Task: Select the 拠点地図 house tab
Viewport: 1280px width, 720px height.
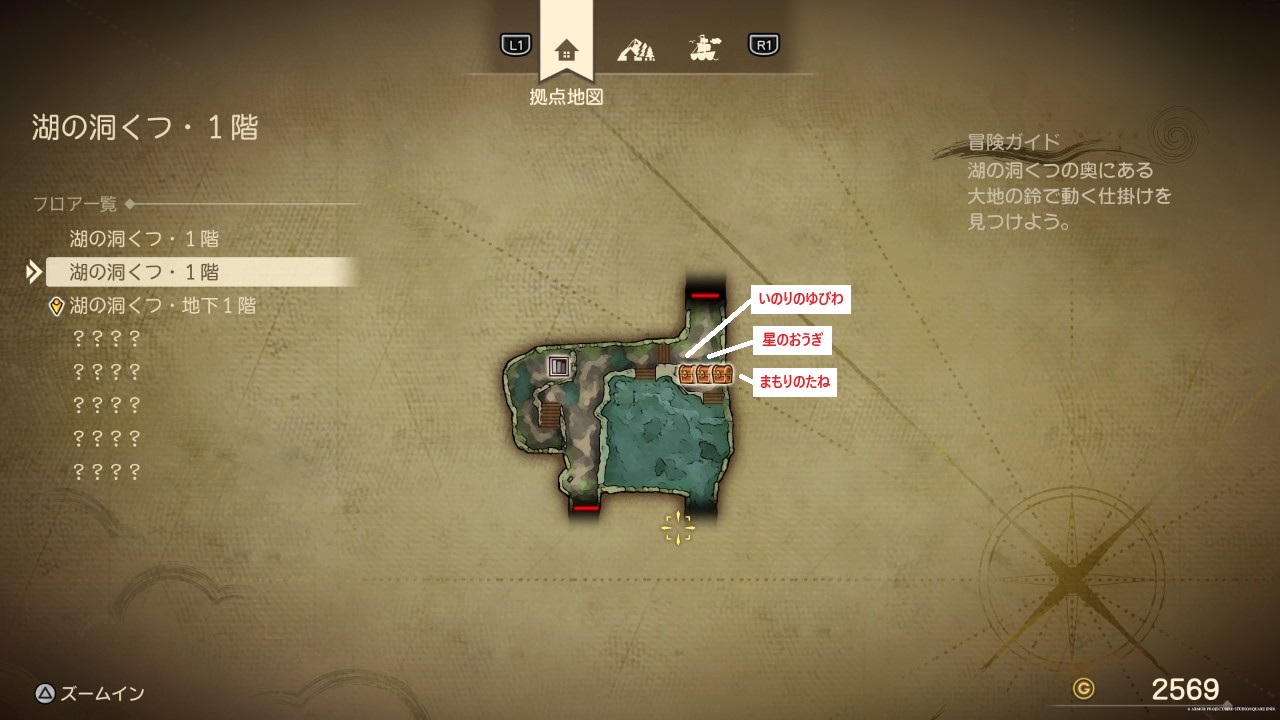Action: tap(566, 49)
